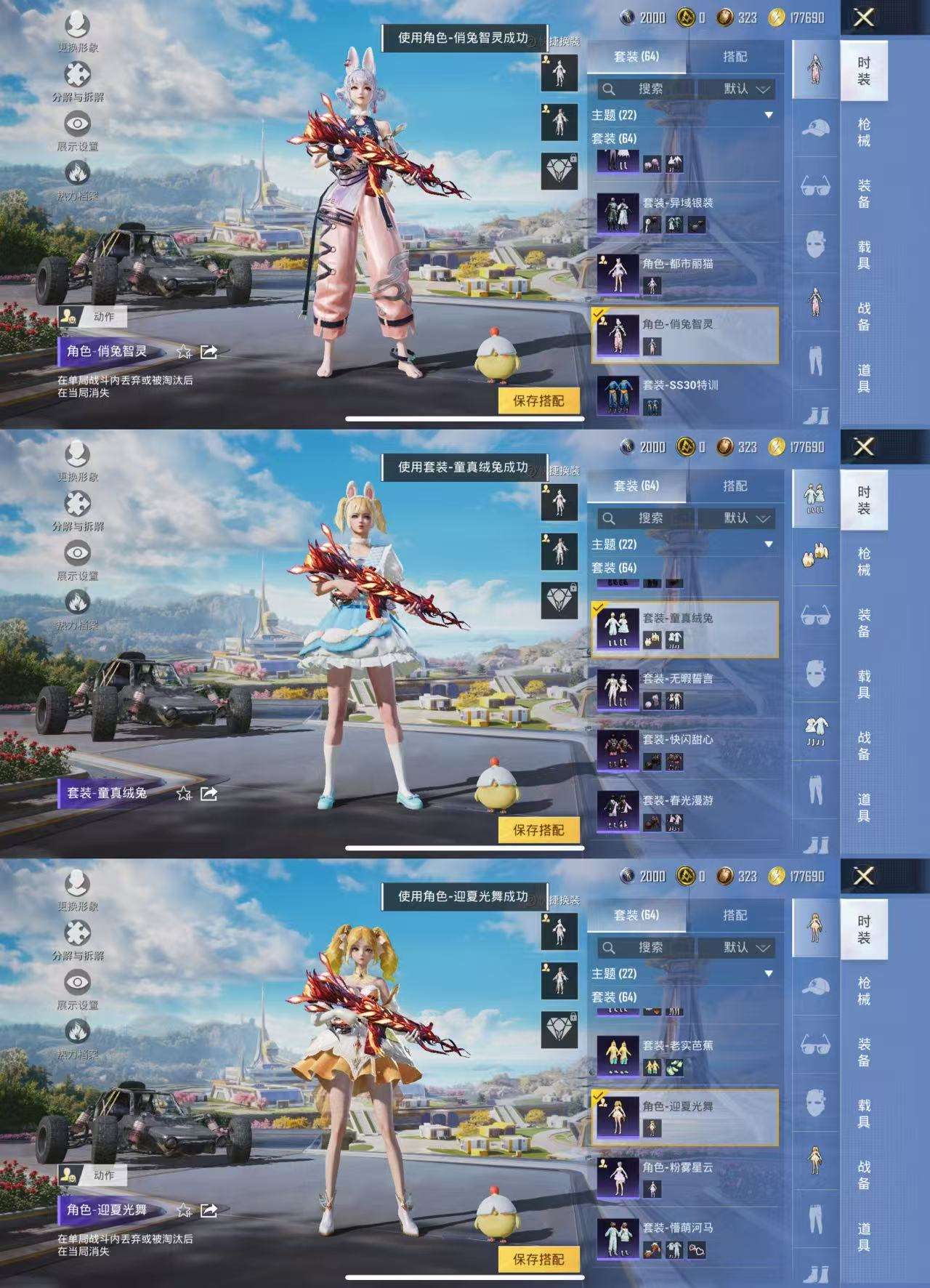Click the share arrow next to 套装-童真绒兔
This screenshot has height=1288, width=930.
208,795
